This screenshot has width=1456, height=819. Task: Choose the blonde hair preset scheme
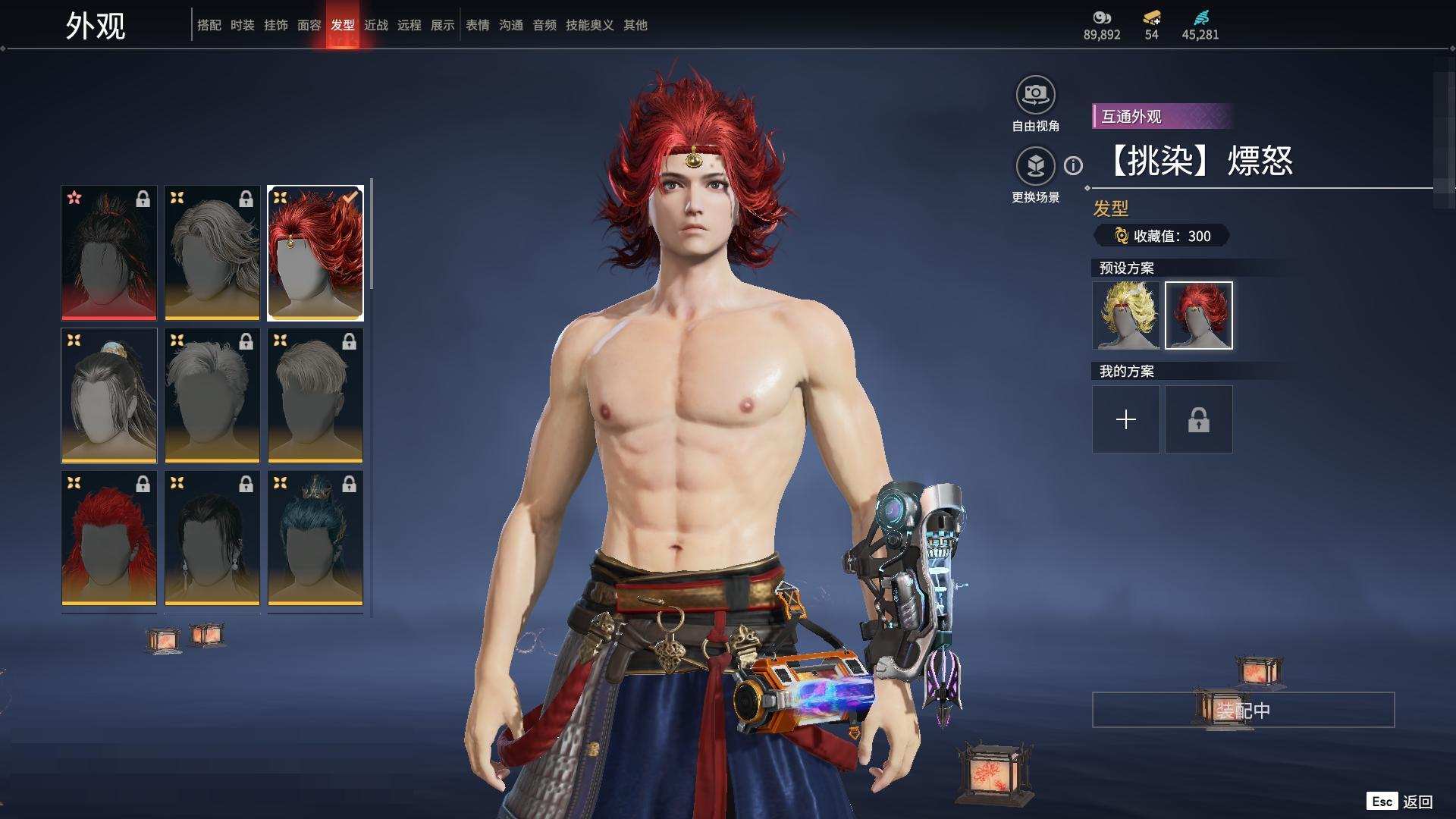1125,315
